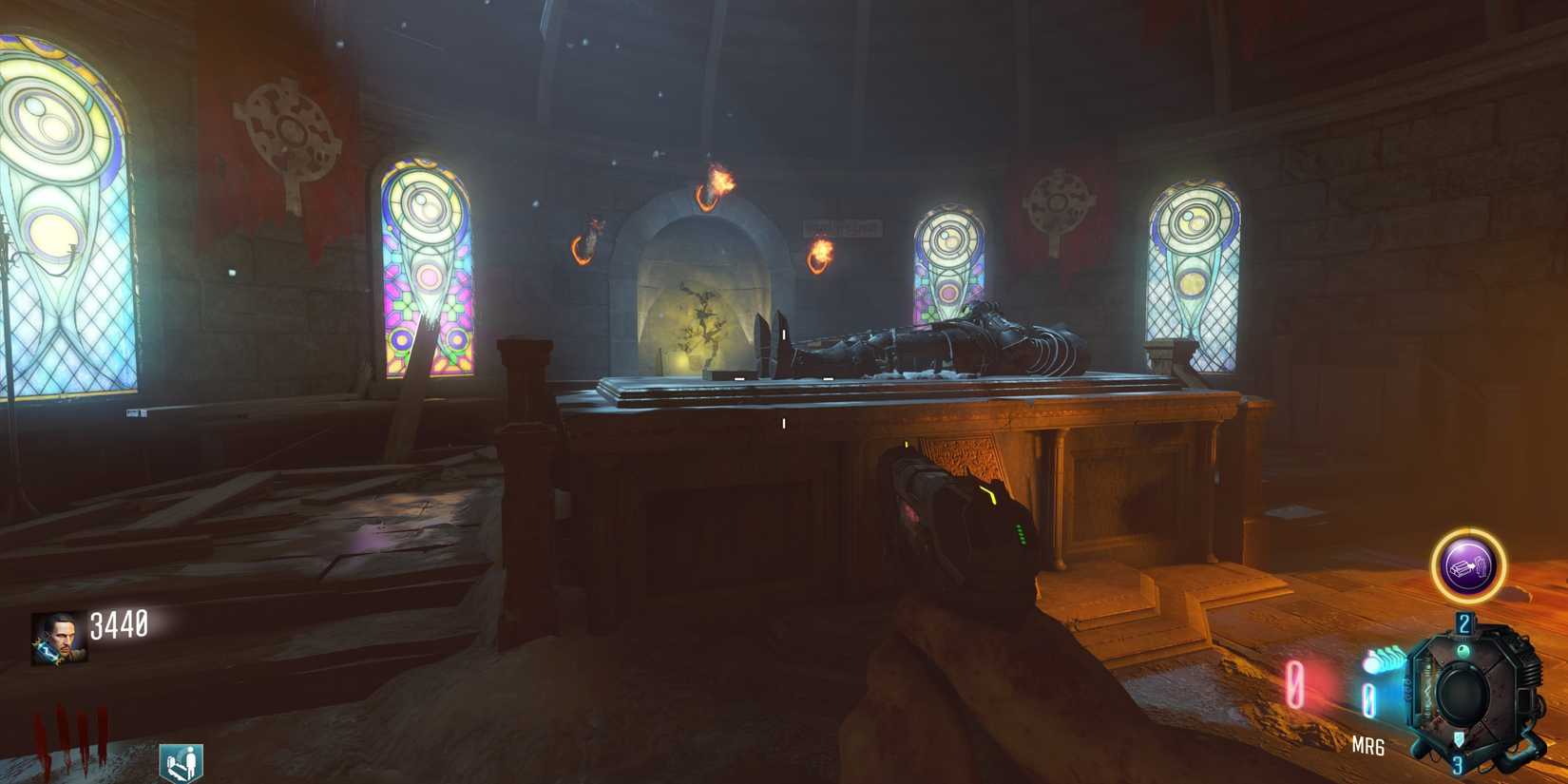Click the green ammo indicator on the pistol
The image size is (1568, 784).
coord(1020,532)
